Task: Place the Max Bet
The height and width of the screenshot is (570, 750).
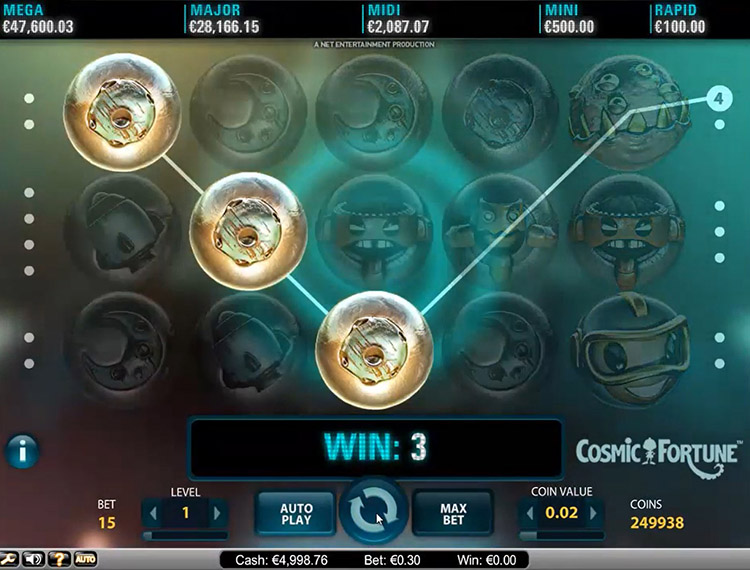Action: tap(453, 514)
